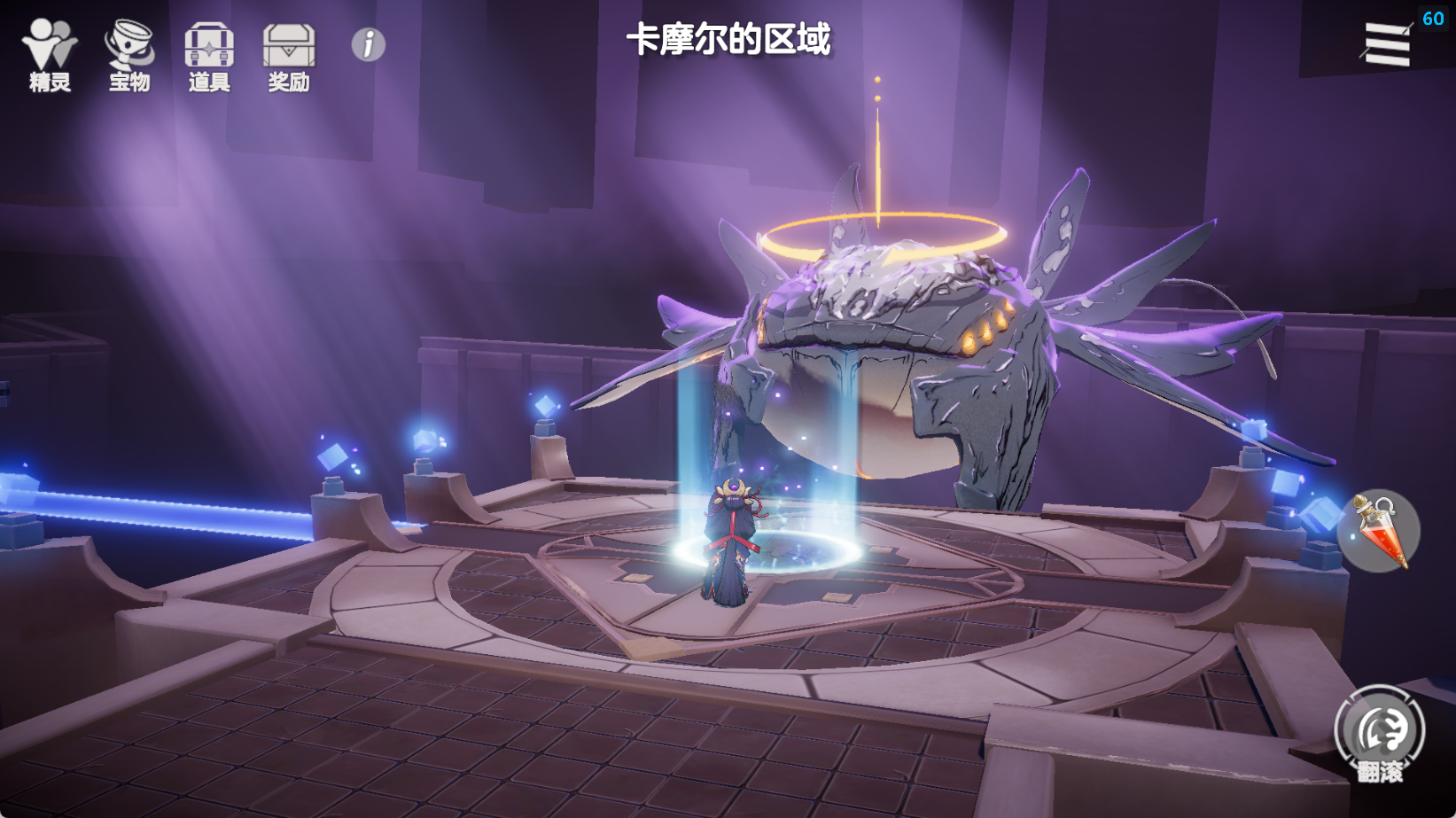1456x818 pixels.
Task: Tap the swirl icon inside the 翻滚 button
Action: tap(1380, 728)
